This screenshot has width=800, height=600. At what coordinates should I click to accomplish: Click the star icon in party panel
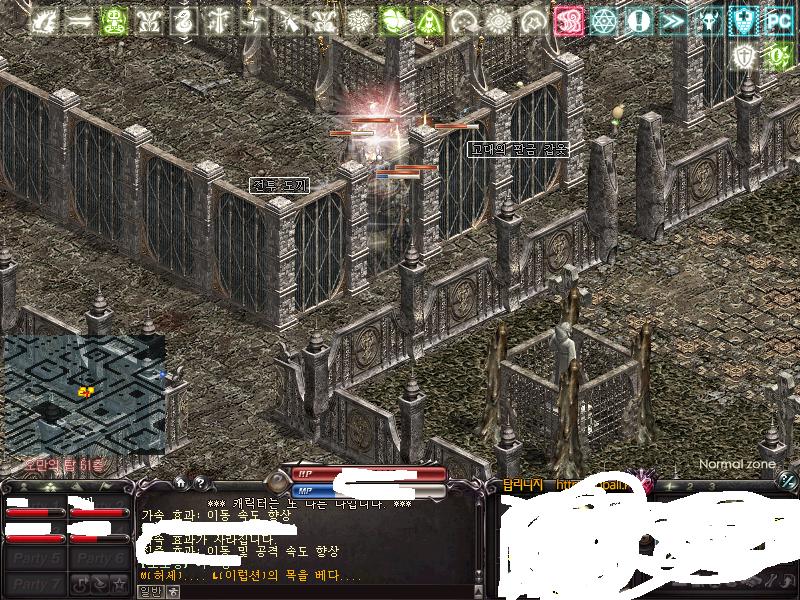pyautogui.click(x=119, y=583)
